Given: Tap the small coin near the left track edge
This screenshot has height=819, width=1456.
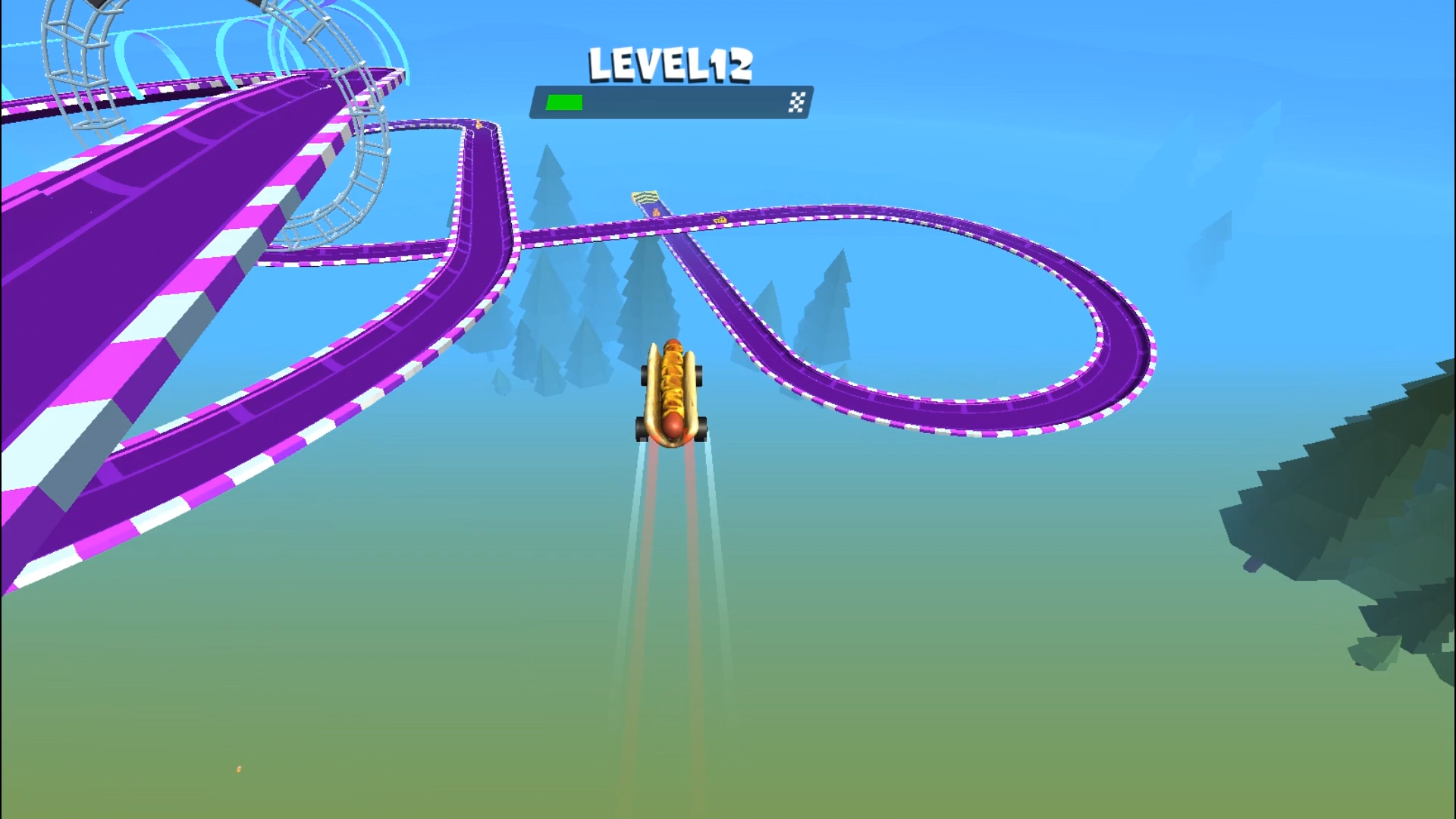Looking at the screenshot, I should point(478,124).
